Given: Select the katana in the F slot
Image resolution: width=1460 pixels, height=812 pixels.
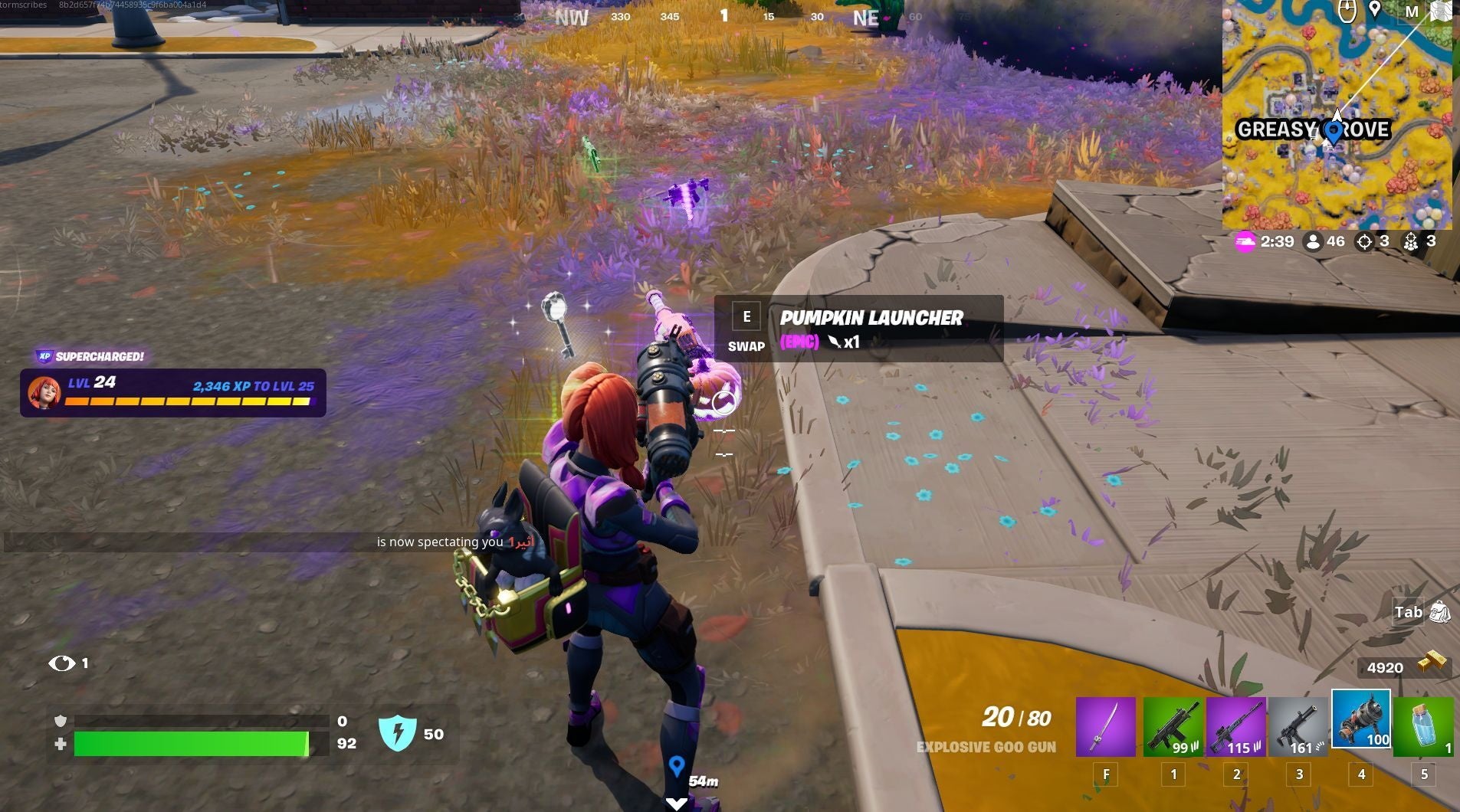Looking at the screenshot, I should click(1107, 724).
